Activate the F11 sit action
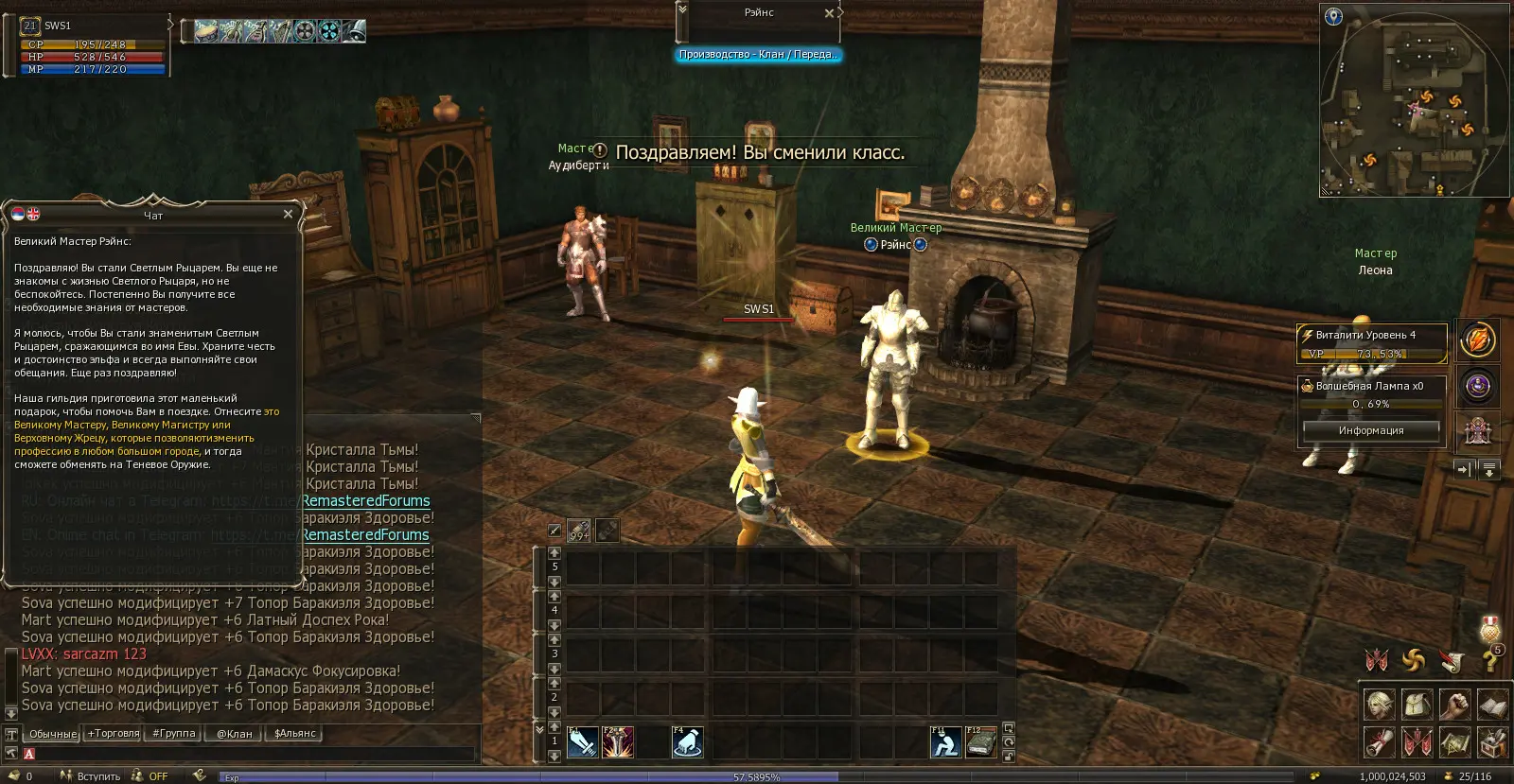 (x=945, y=742)
